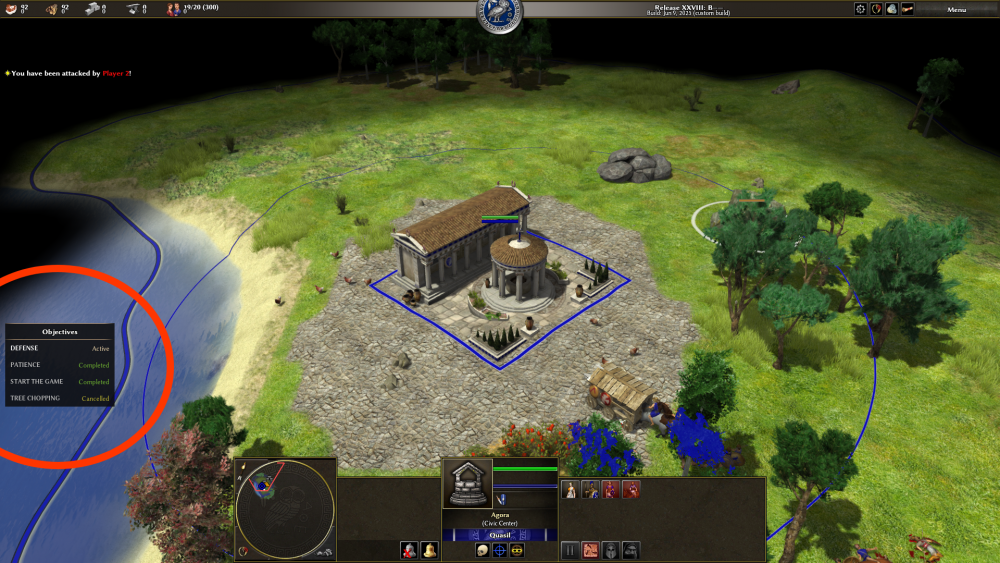The image size is (1000, 563).
Task: Open the diplomacy shield icon
Action: point(876,9)
